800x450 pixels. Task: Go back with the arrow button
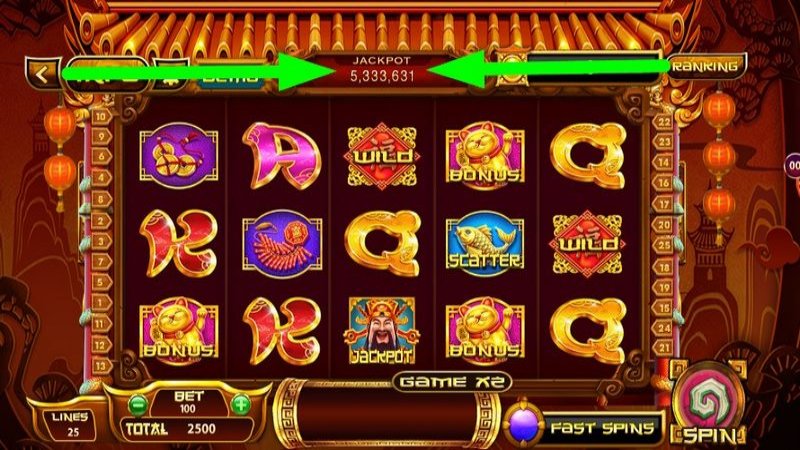coord(42,73)
